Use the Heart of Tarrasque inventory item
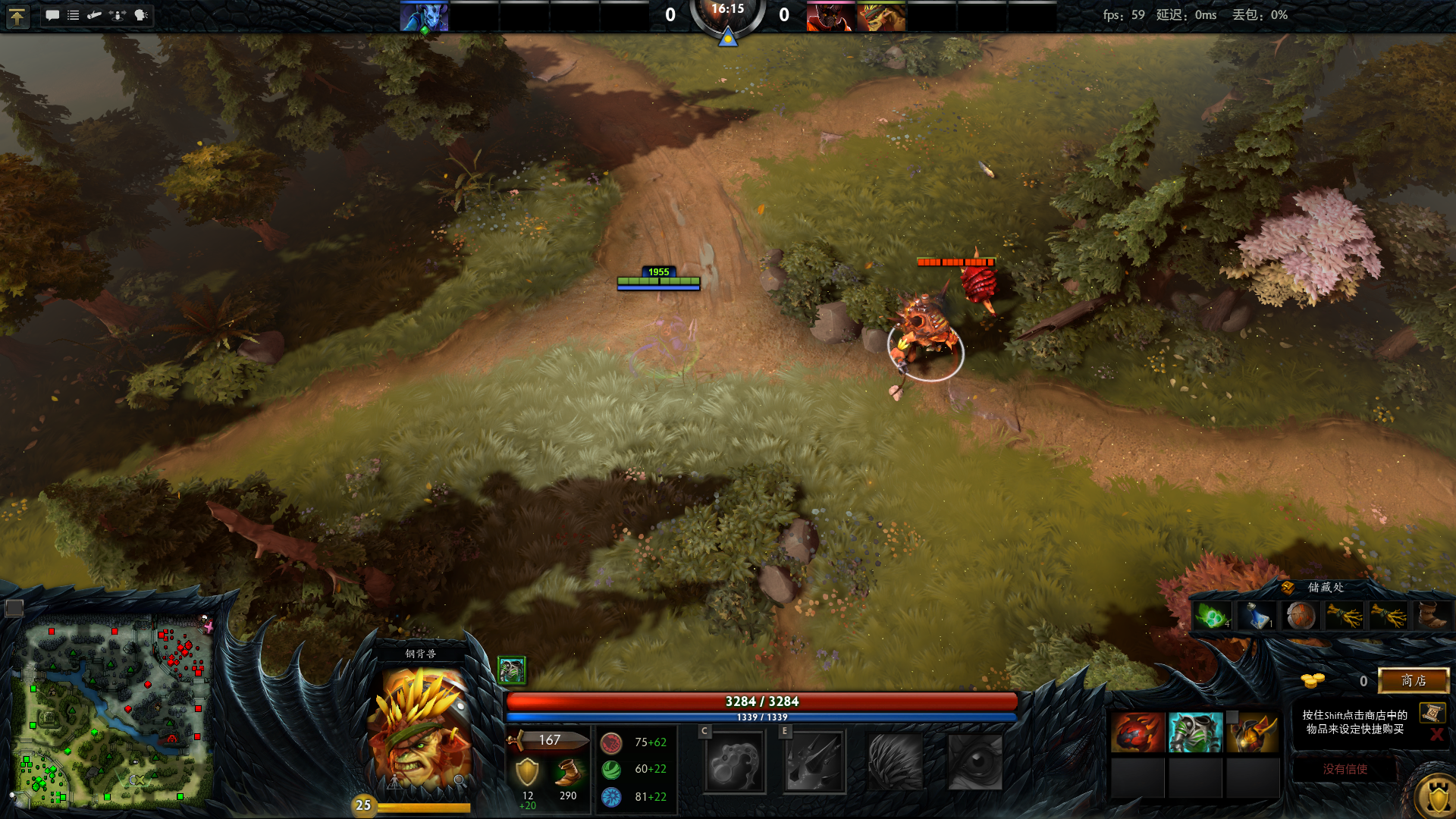Image resolution: width=1456 pixels, height=819 pixels. click(x=1137, y=733)
